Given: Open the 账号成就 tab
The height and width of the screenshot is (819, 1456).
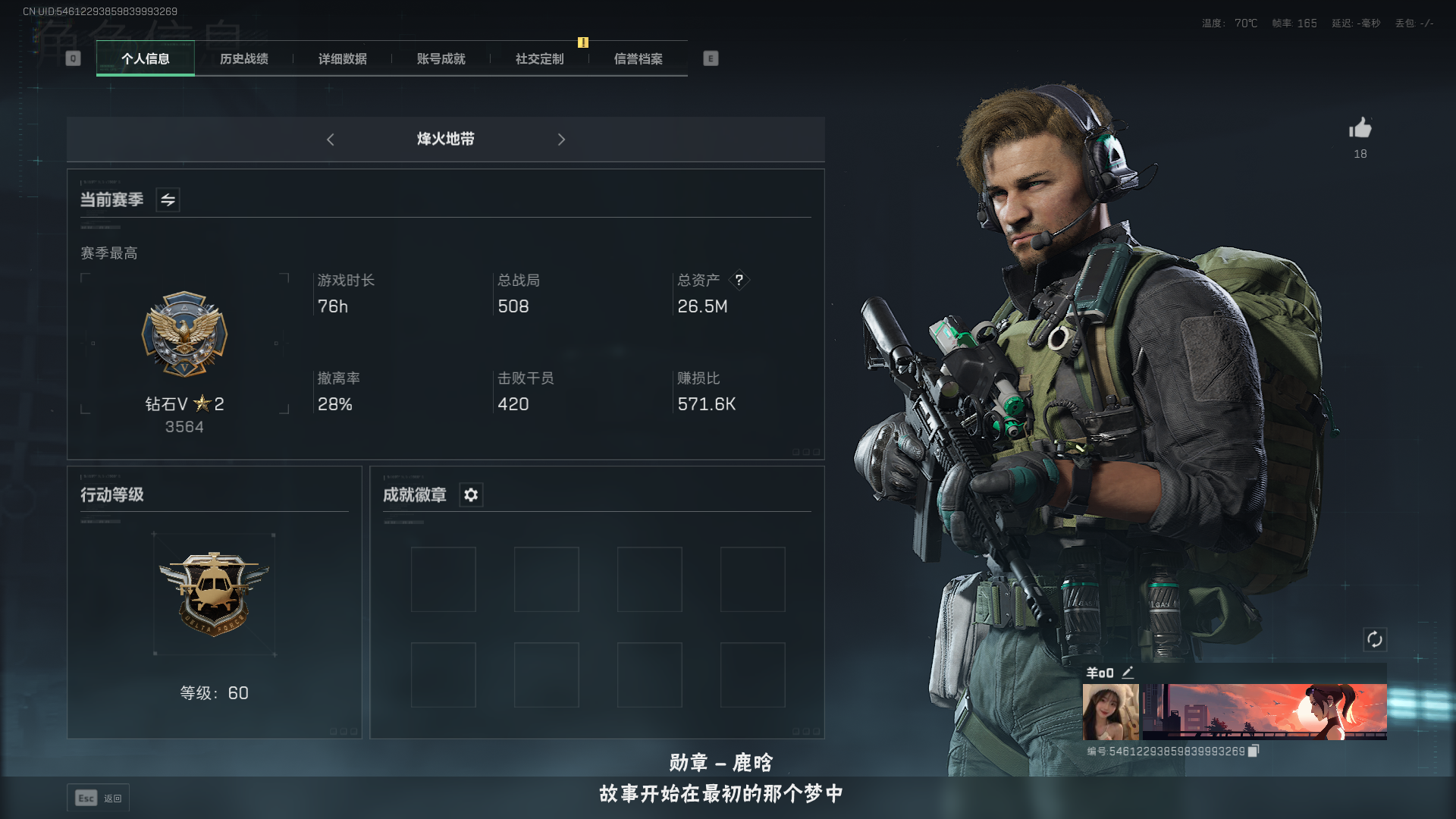Looking at the screenshot, I should tap(440, 58).
